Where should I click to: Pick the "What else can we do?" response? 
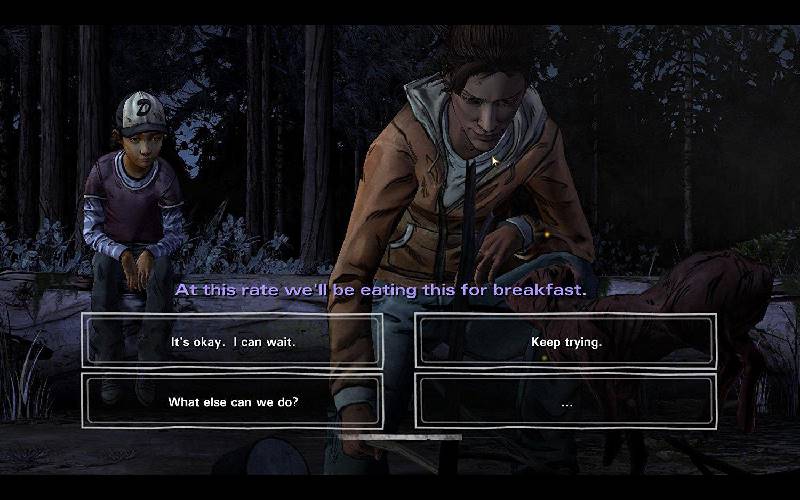(x=233, y=402)
